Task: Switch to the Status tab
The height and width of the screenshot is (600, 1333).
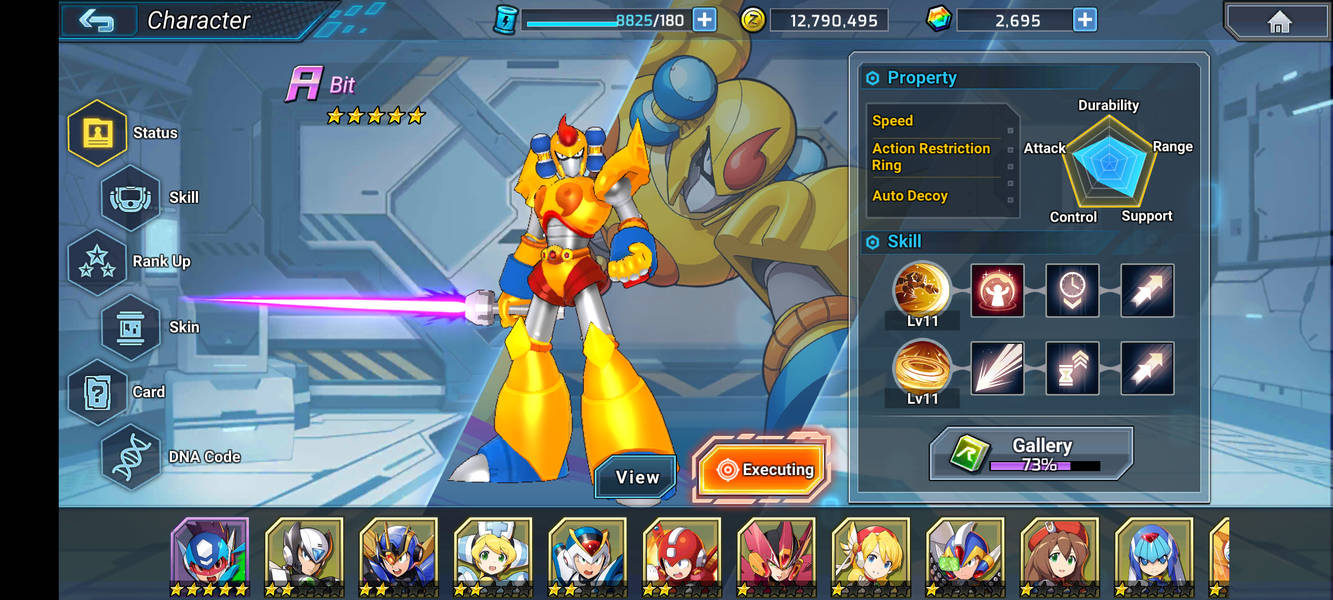Action: tap(97, 133)
